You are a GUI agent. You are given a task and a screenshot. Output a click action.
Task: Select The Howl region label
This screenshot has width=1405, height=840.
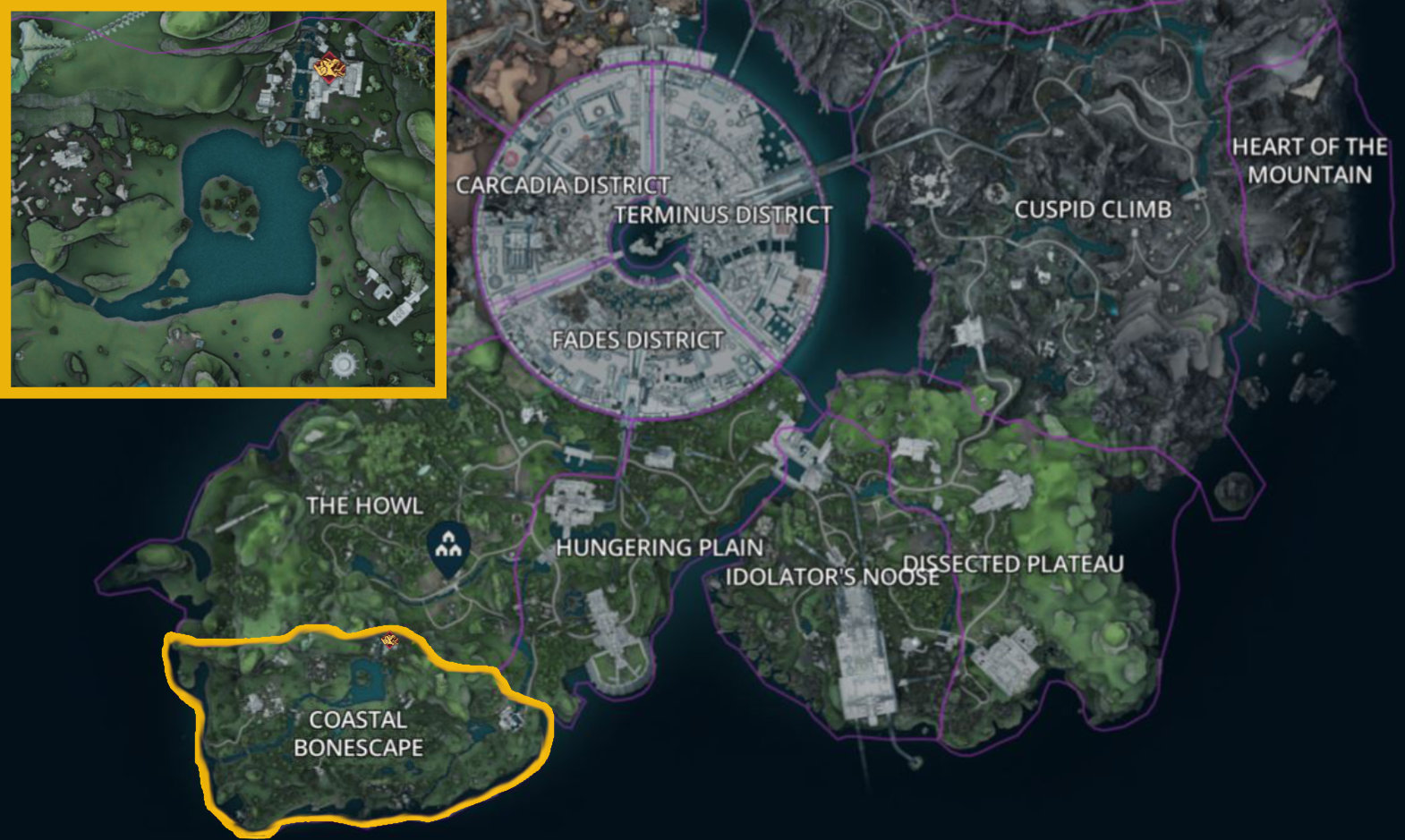point(364,505)
